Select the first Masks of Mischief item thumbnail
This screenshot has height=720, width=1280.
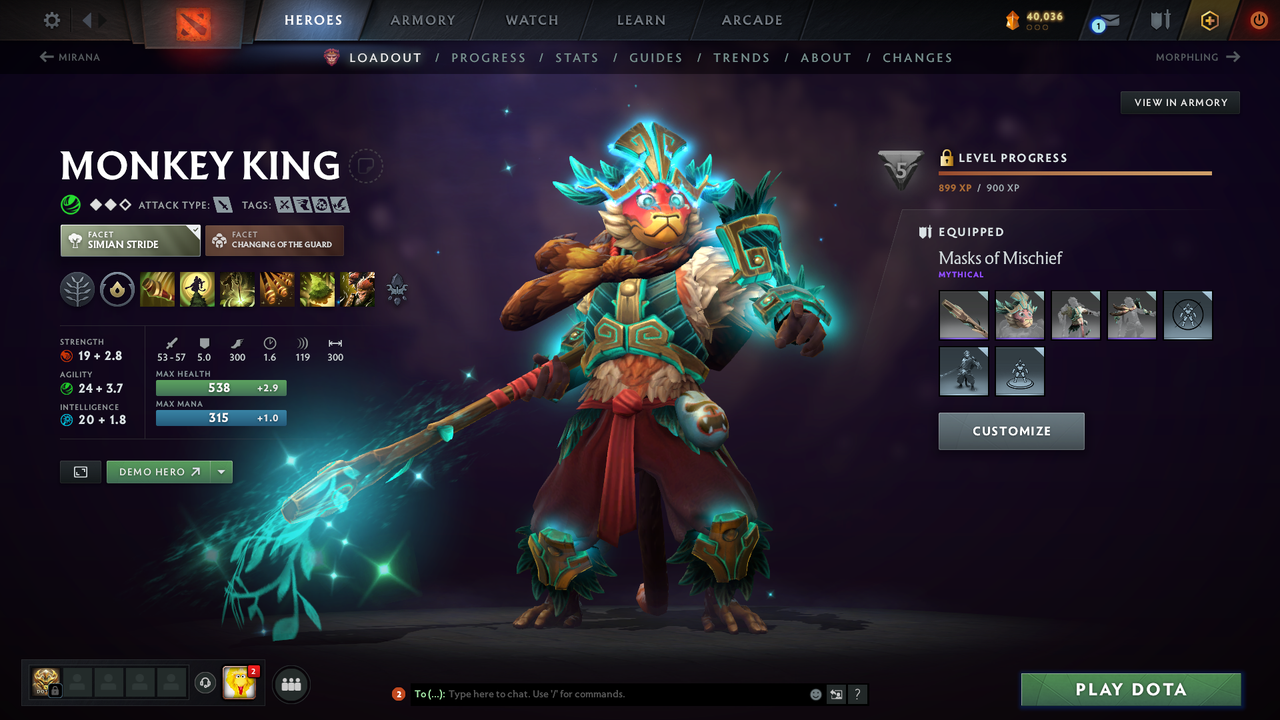[x=963, y=314]
